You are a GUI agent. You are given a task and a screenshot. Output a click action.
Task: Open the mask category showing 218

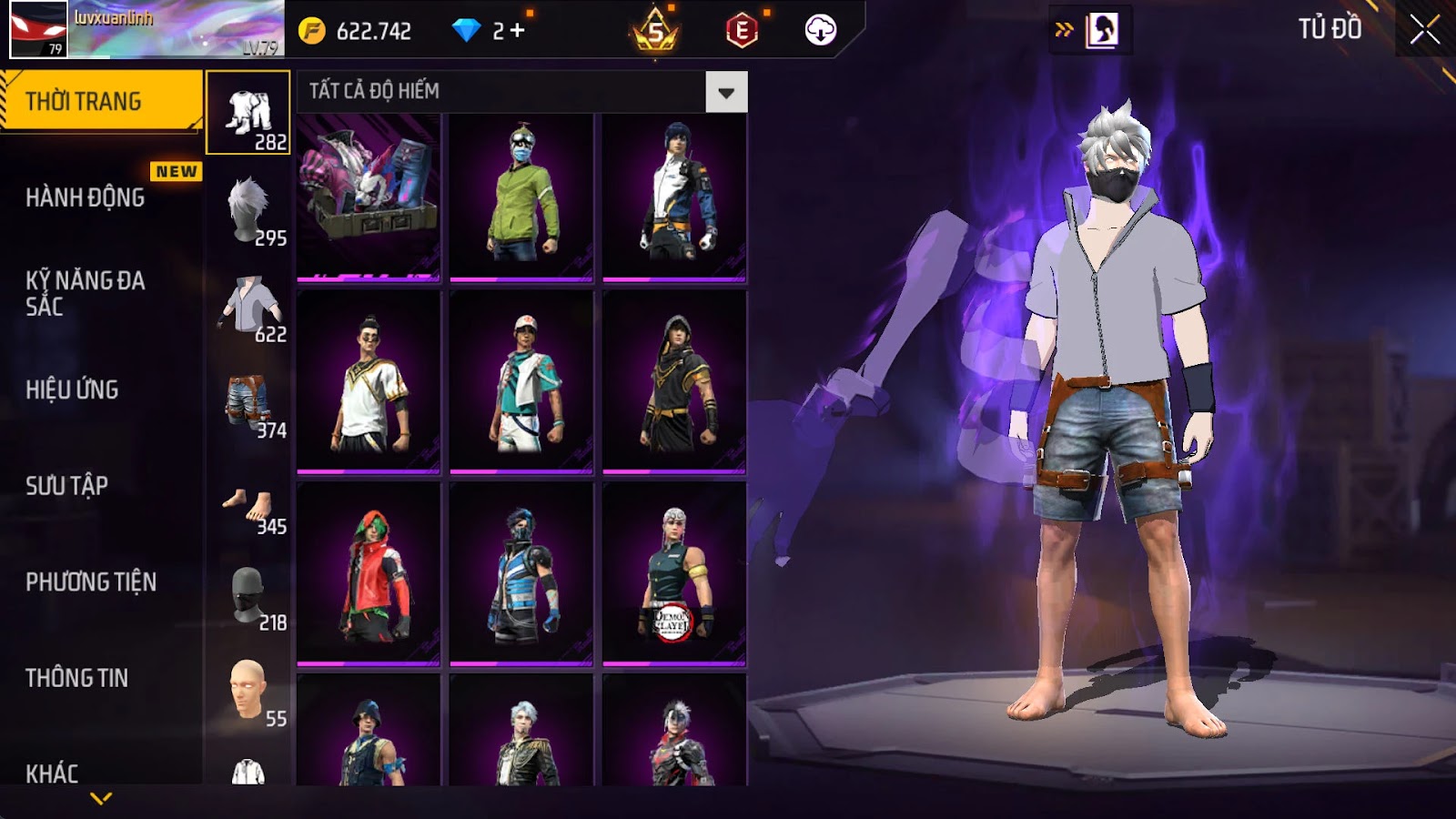pyautogui.click(x=248, y=596)
